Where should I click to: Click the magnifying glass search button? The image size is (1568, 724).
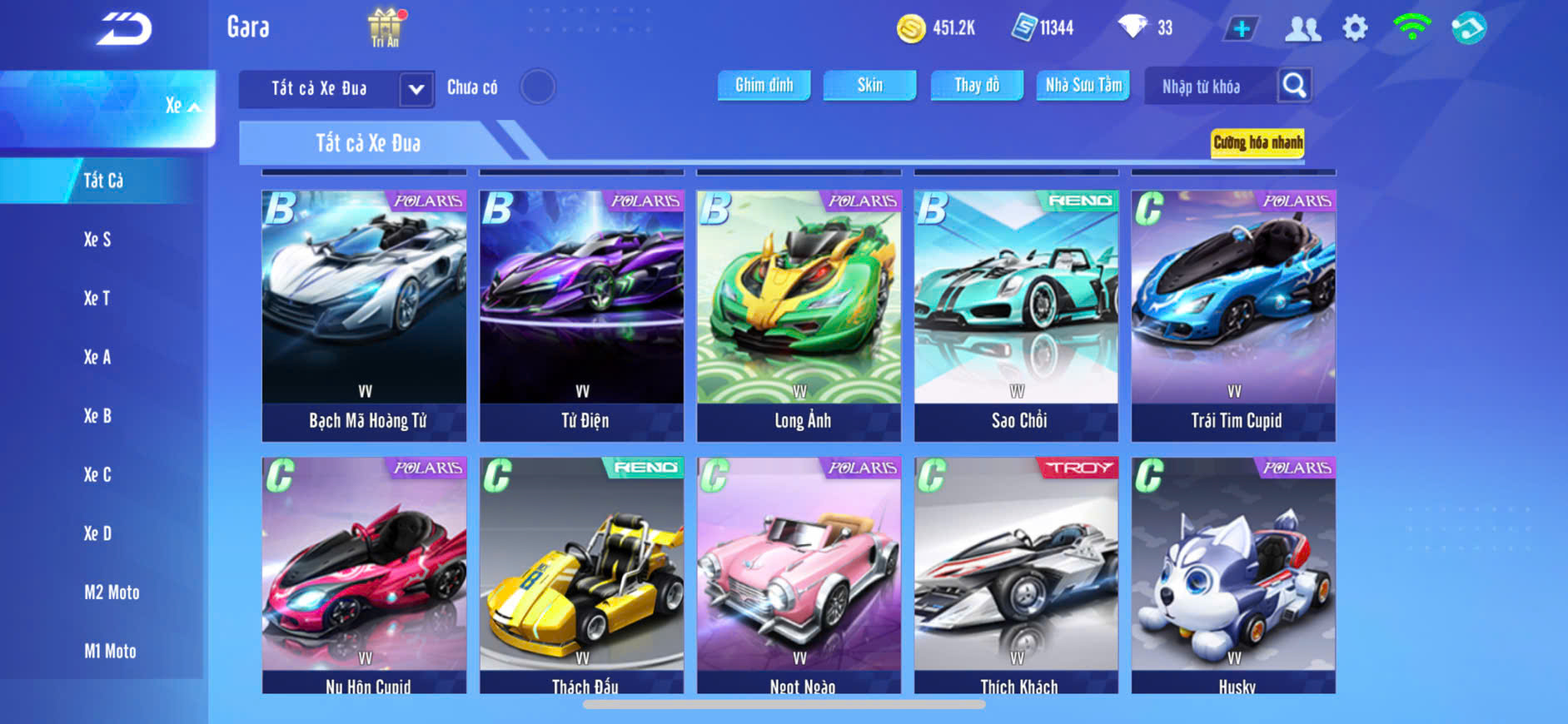[1294, 85]
